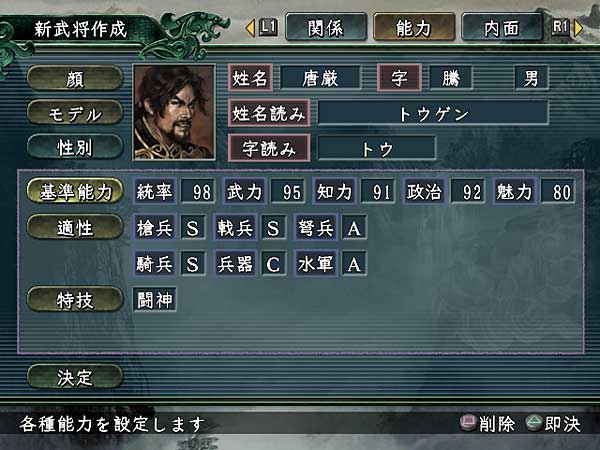Viewport: 600px width, 450px height.
Task: Confirm with the 決定 button
Action: pos(75,377)
